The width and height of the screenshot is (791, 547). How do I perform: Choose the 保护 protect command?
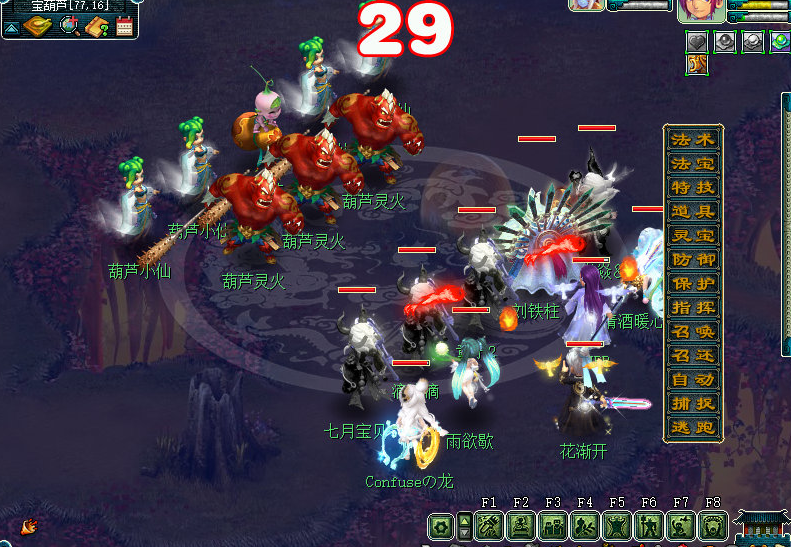pyautogui.click(x=693, y=284)
